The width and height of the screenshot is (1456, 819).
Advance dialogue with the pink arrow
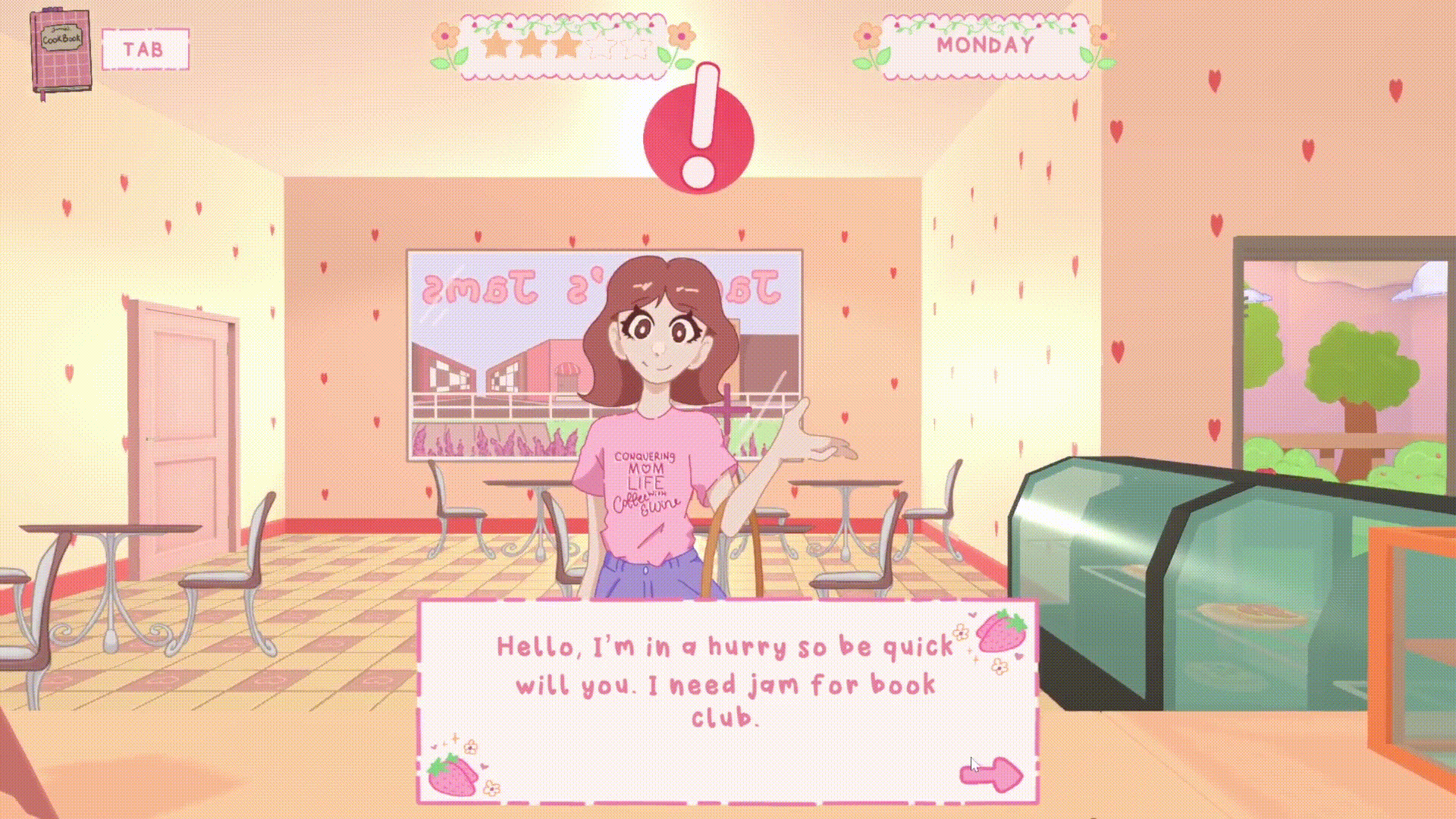coord(993,774)
